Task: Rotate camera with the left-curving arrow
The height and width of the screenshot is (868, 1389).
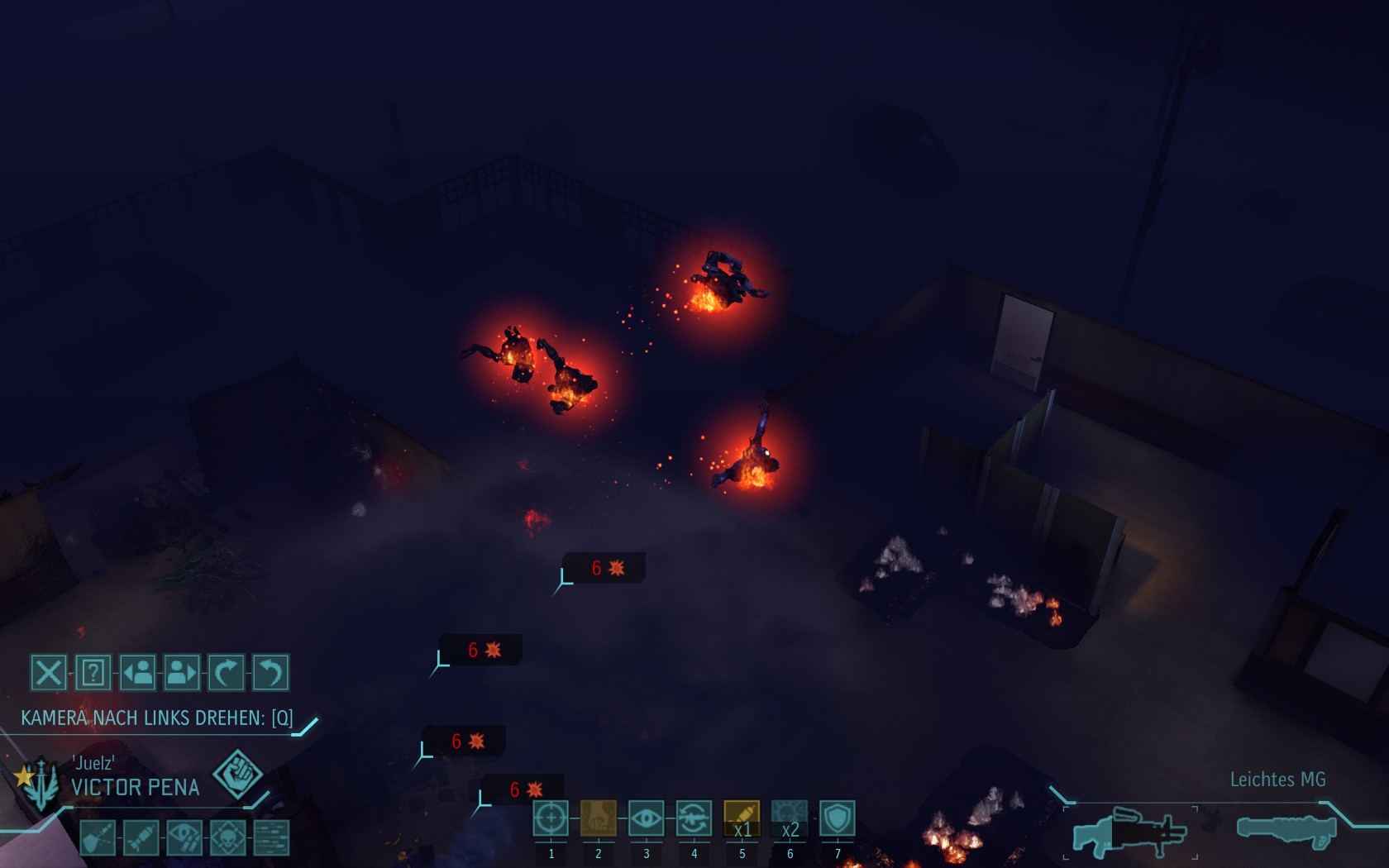Action: tap(270, 672)
